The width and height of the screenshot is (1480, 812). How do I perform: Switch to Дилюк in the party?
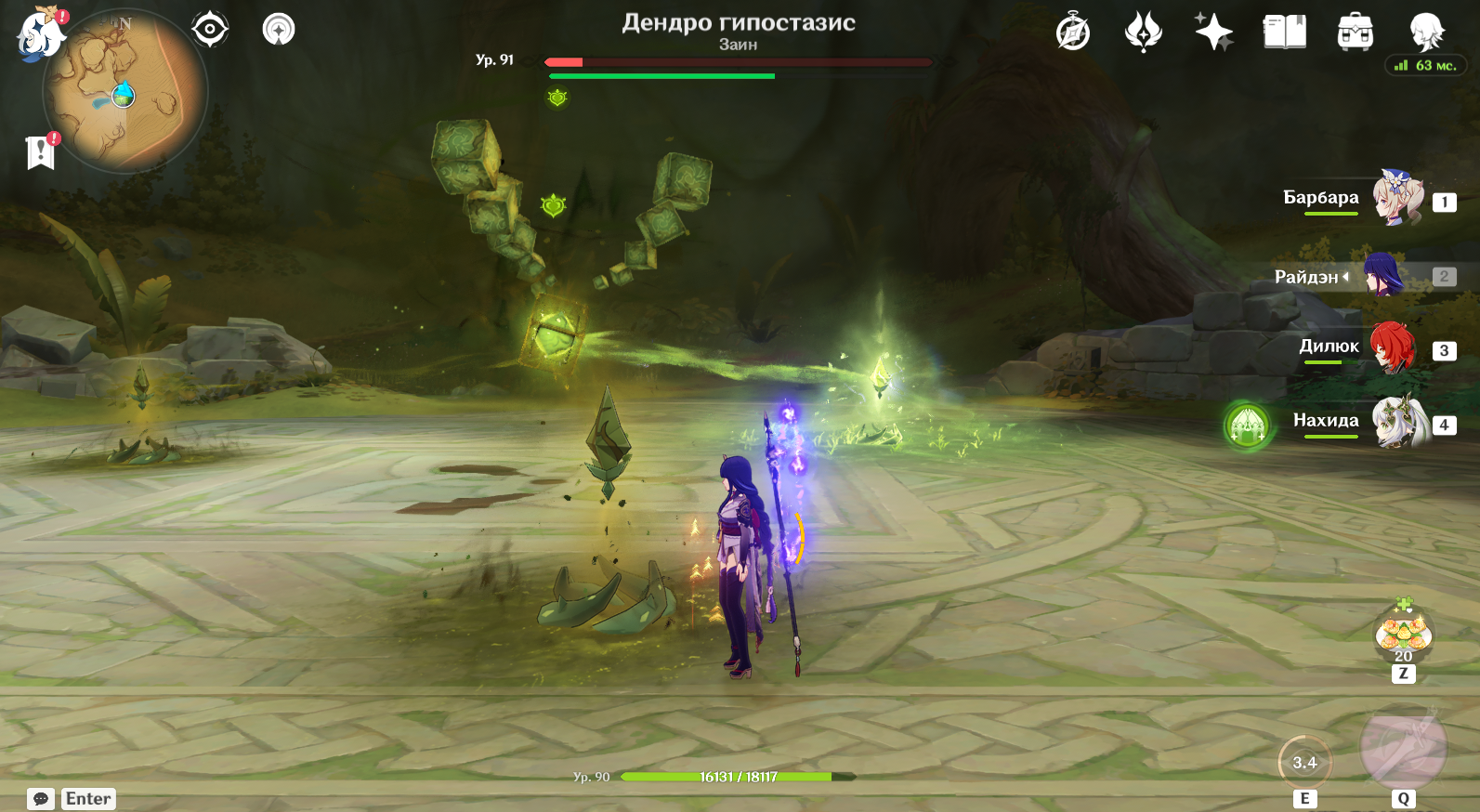[1393, 348]
